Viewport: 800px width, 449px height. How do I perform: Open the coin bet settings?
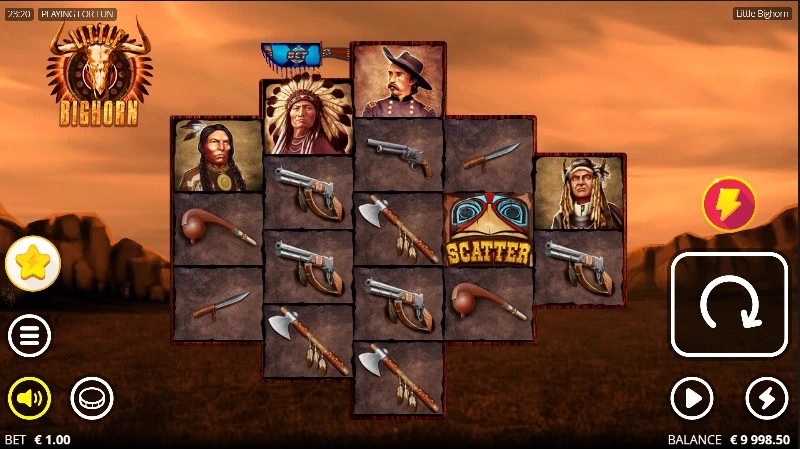coord(91,399)
